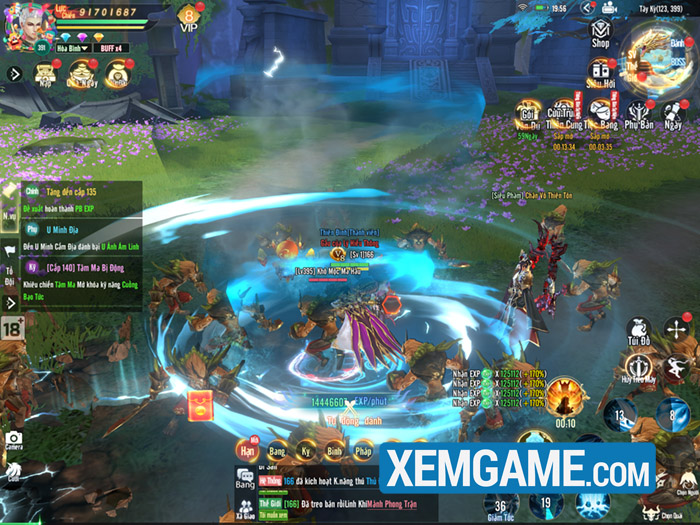Switch to the Hạn tab
Image resolution: width=700 pixels, height=525 pixels.
coord(246,451)
